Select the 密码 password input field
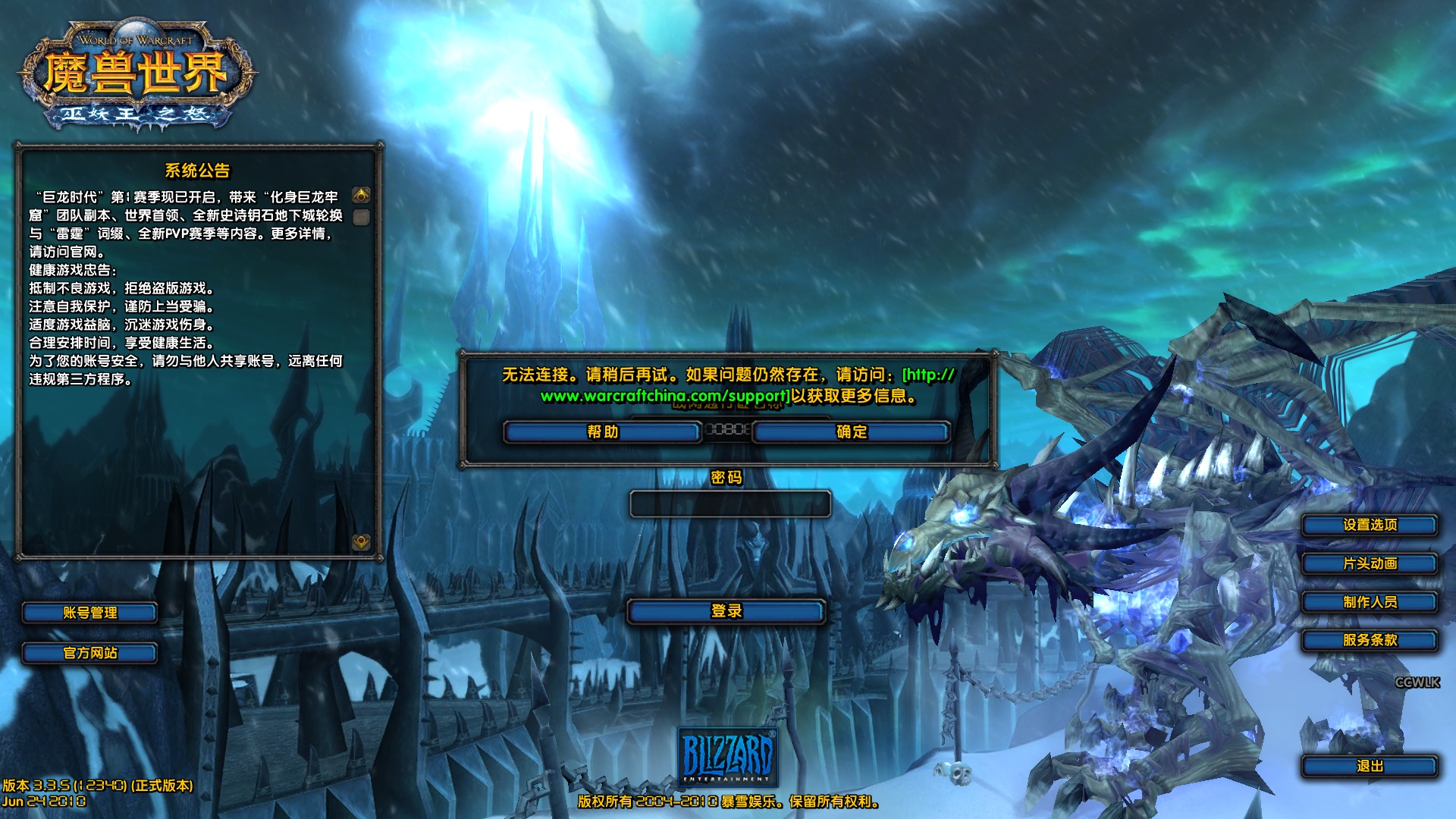The height and width of the screenshot is (819, 1456). 730,504
